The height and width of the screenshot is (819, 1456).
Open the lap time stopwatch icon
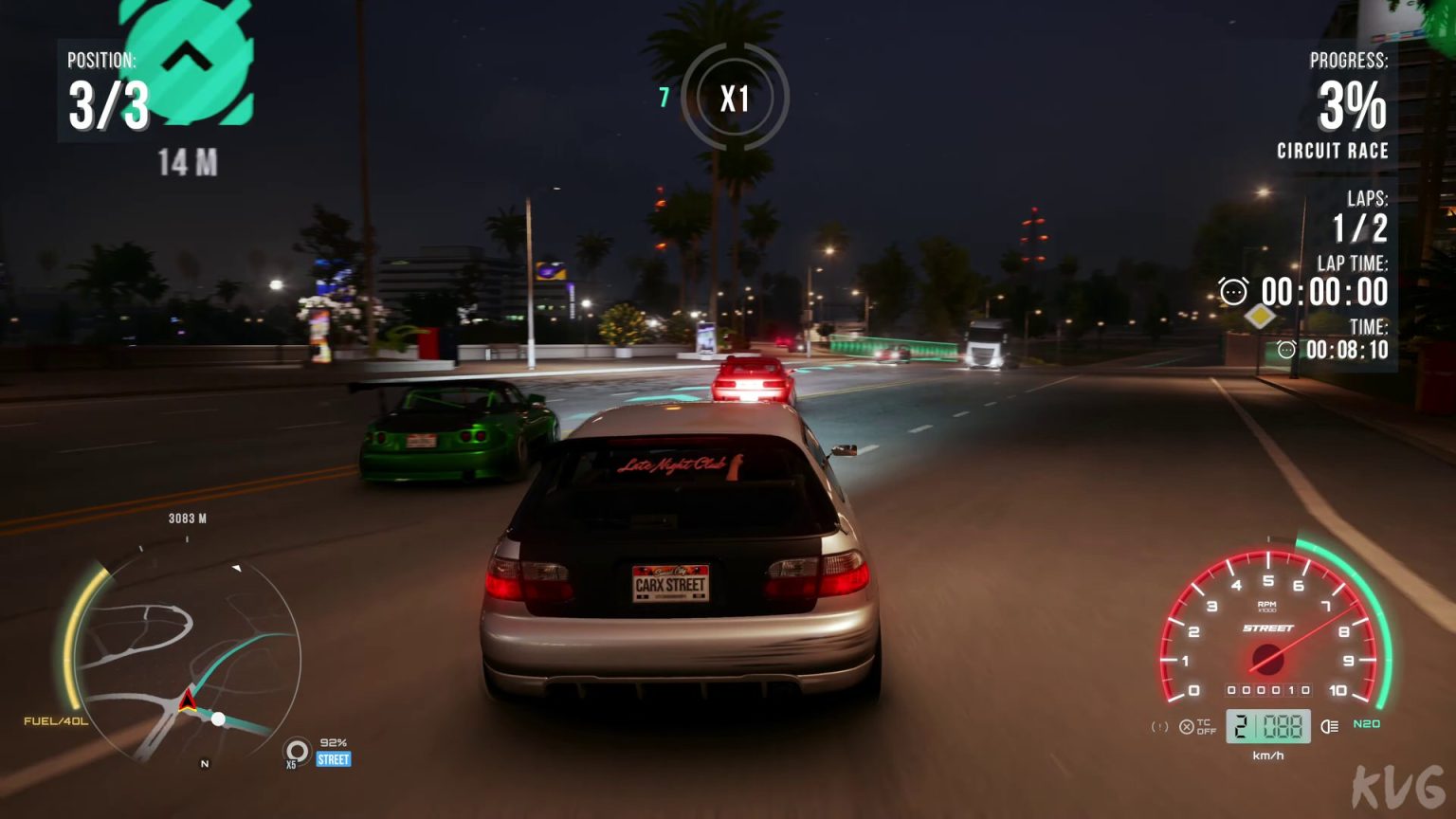(1232, 291)
